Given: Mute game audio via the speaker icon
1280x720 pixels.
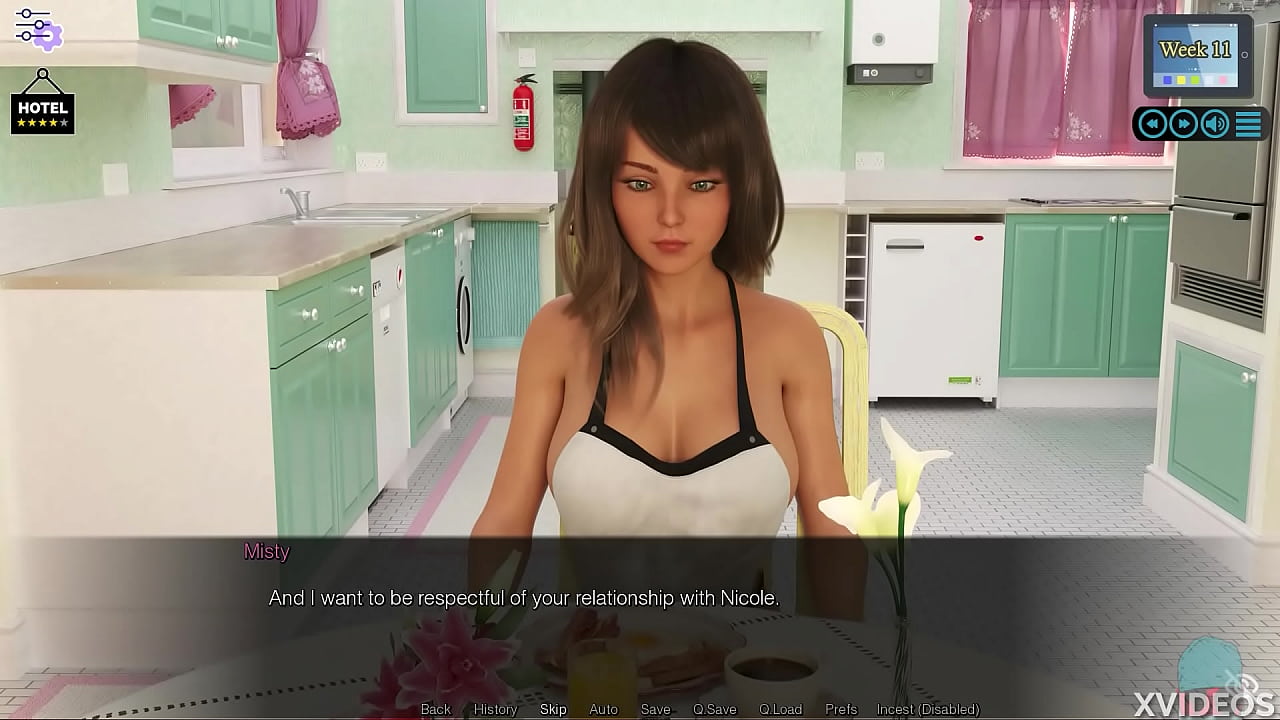Looking at the screenshot, I should 1214,123.
